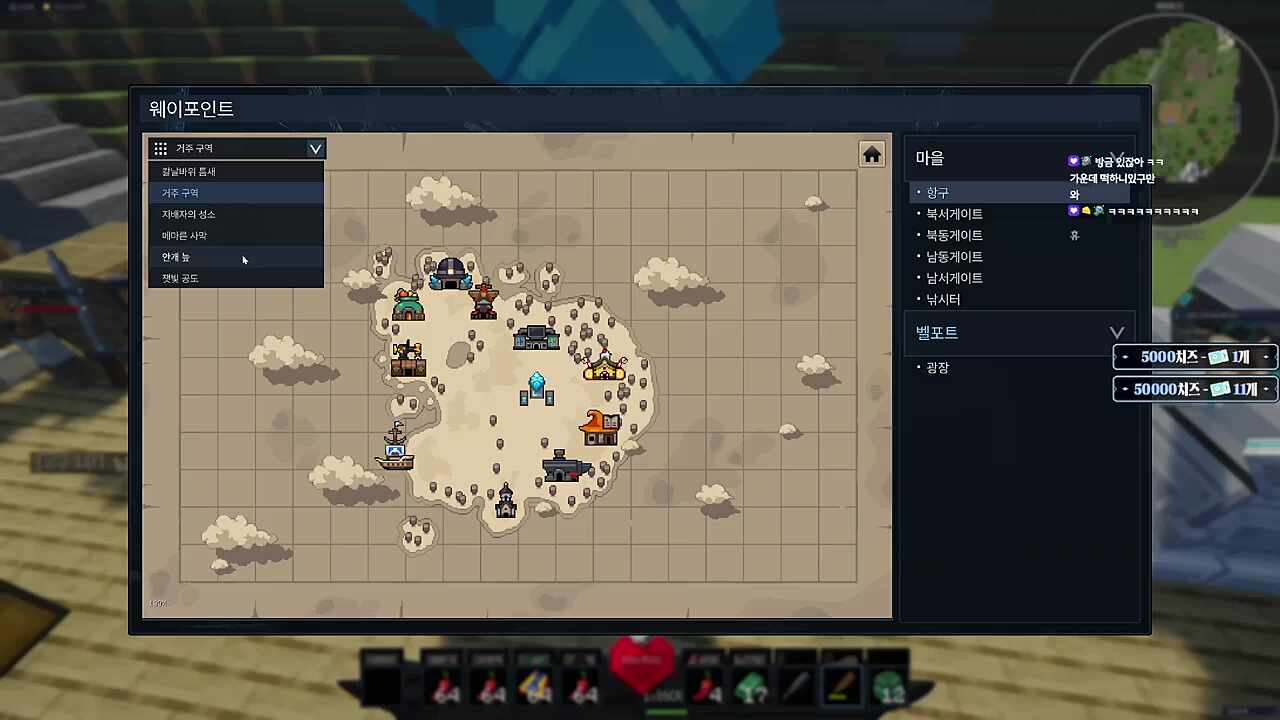Collapse the 거주 구역 region dropdown
This screenshot has height=720, width=1280.
315,148
